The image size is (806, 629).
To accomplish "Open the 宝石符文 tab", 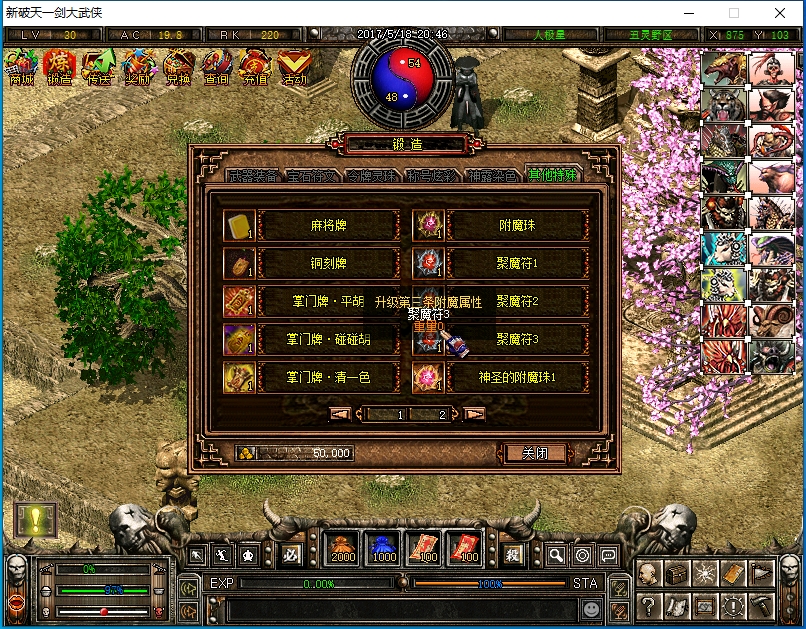I will tap(299, 176).
